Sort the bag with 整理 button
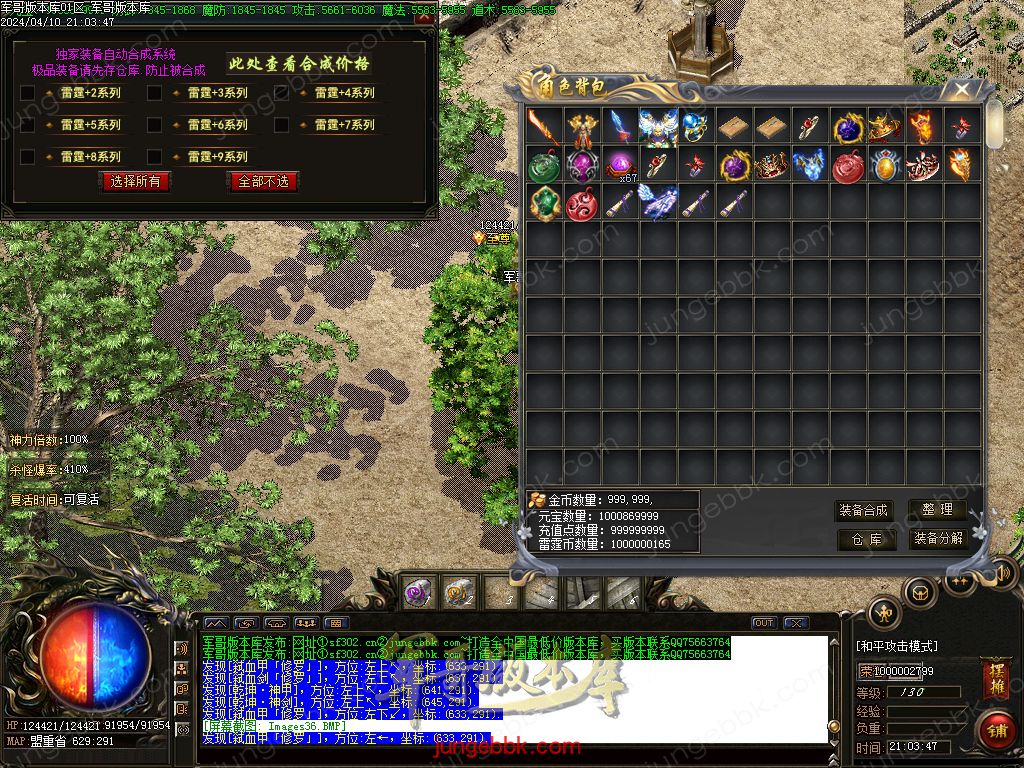 coord(937,510)
